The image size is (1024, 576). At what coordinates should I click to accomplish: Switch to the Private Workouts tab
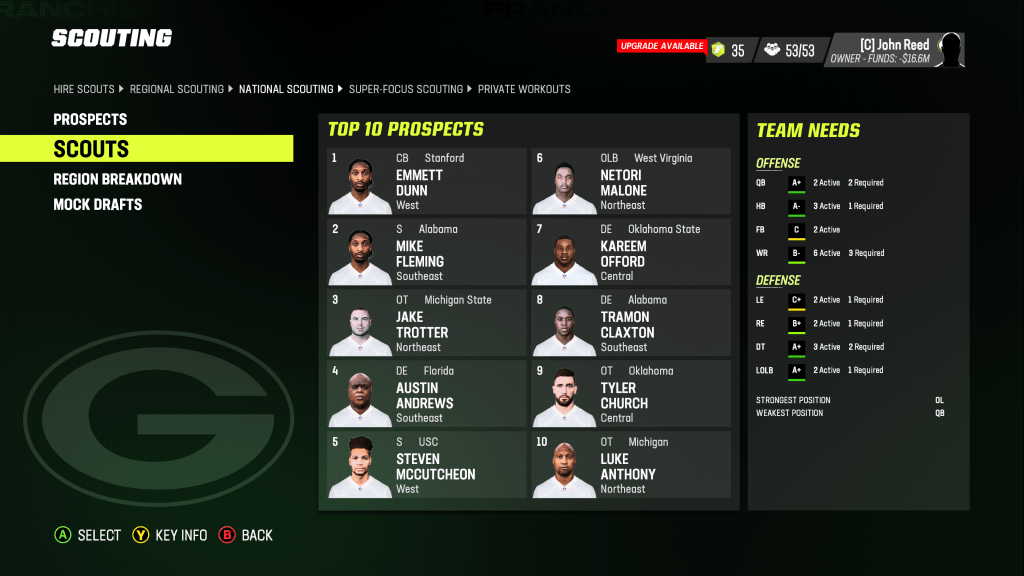(x=524, y=89)
